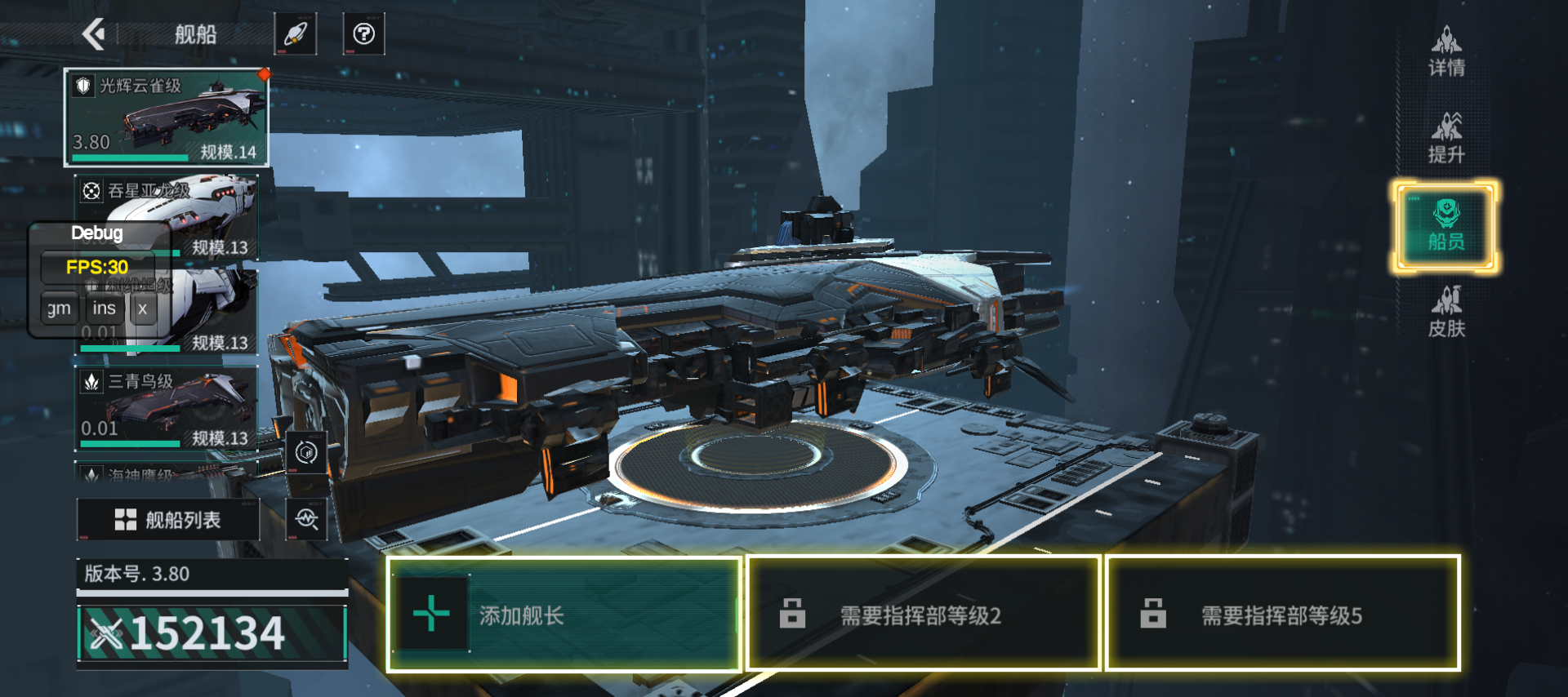Go back using the arrow button
Screen dimensions: 1568x697
click(95, 34)
